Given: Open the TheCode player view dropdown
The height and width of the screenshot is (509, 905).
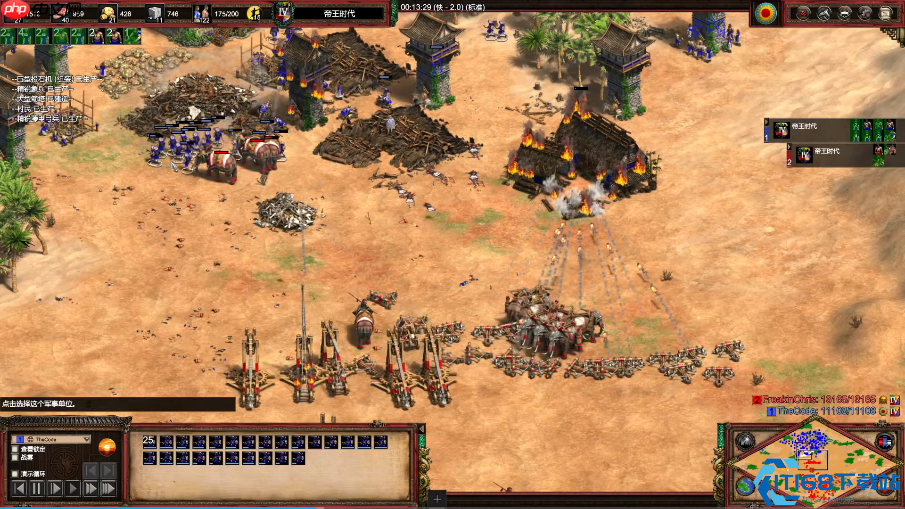Looking at the screenshot, I should pos(85,439).
